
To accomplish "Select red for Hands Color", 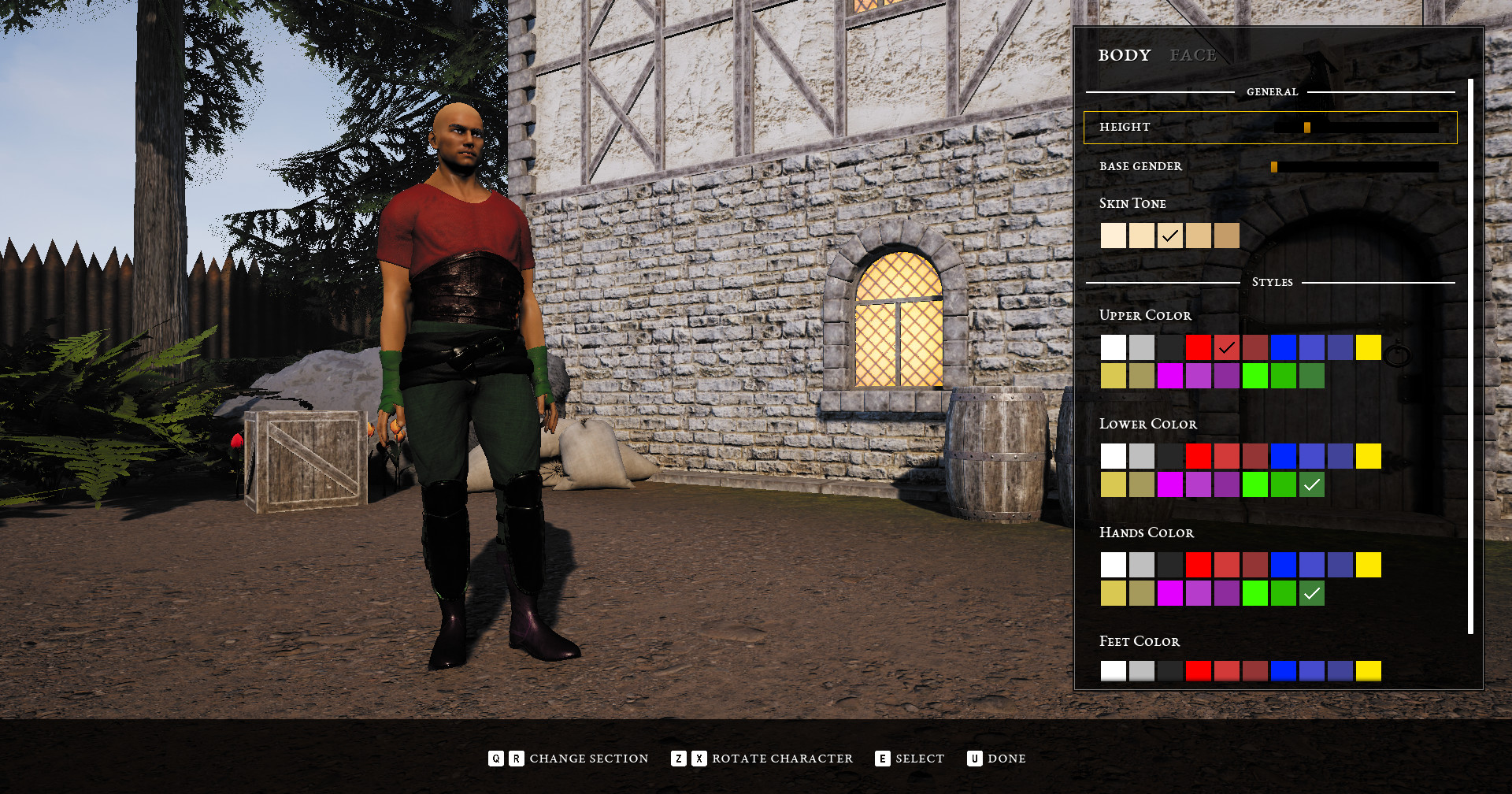I will pos(1198,565).
